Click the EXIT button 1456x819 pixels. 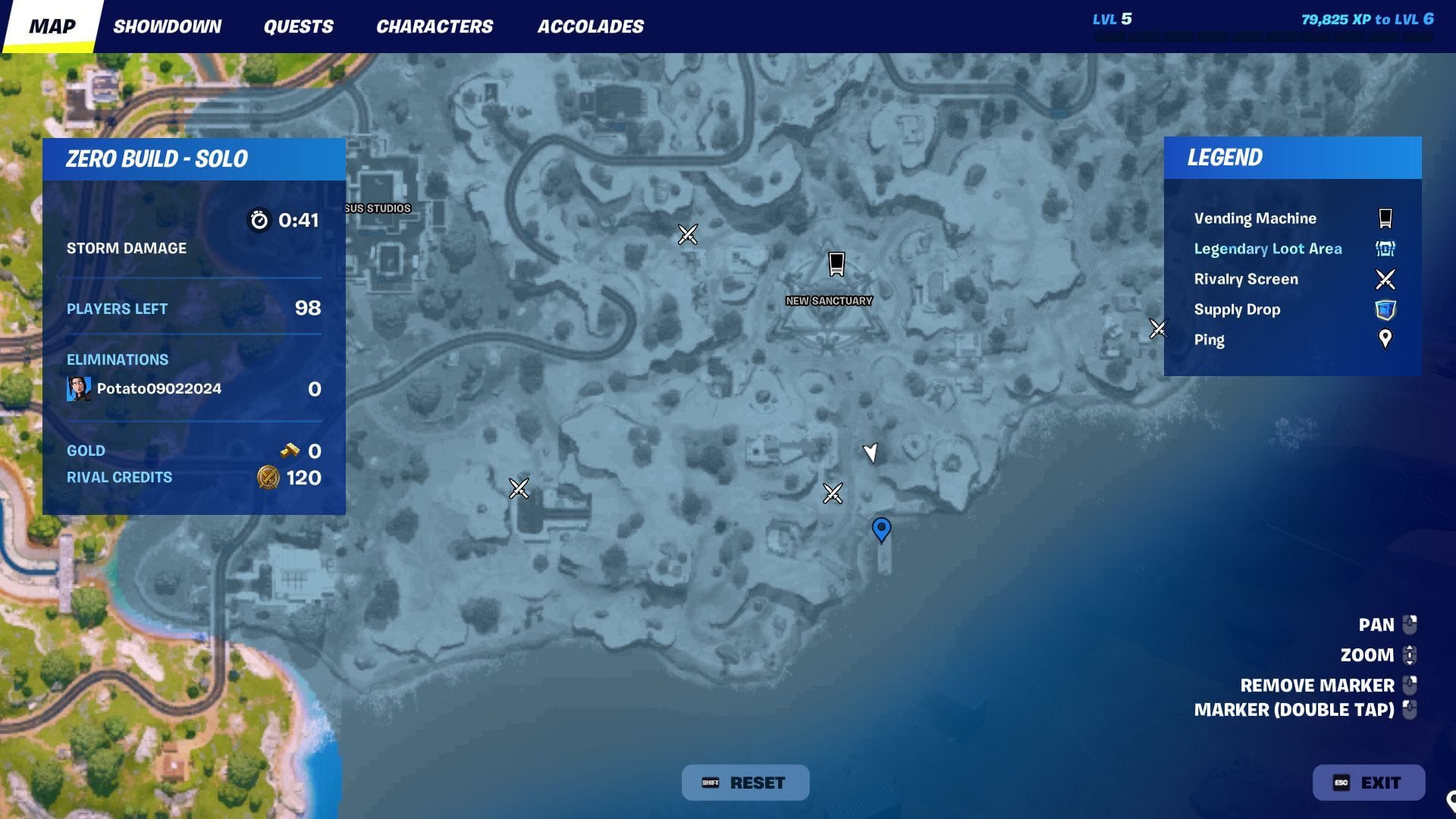click(1369, 782)
